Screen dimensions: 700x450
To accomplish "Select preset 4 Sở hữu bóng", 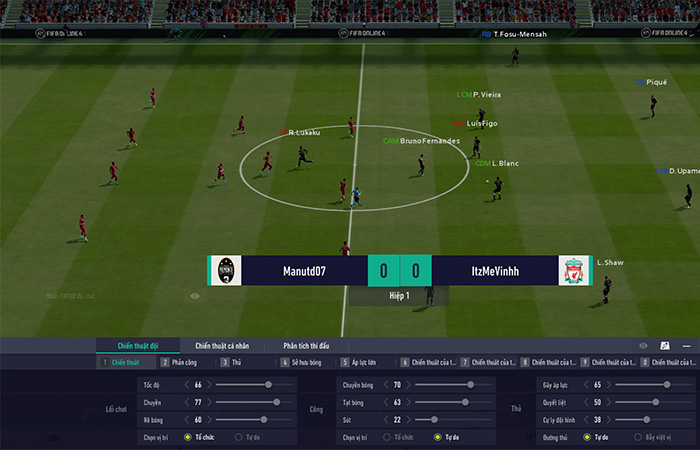I will click(305, 362).
